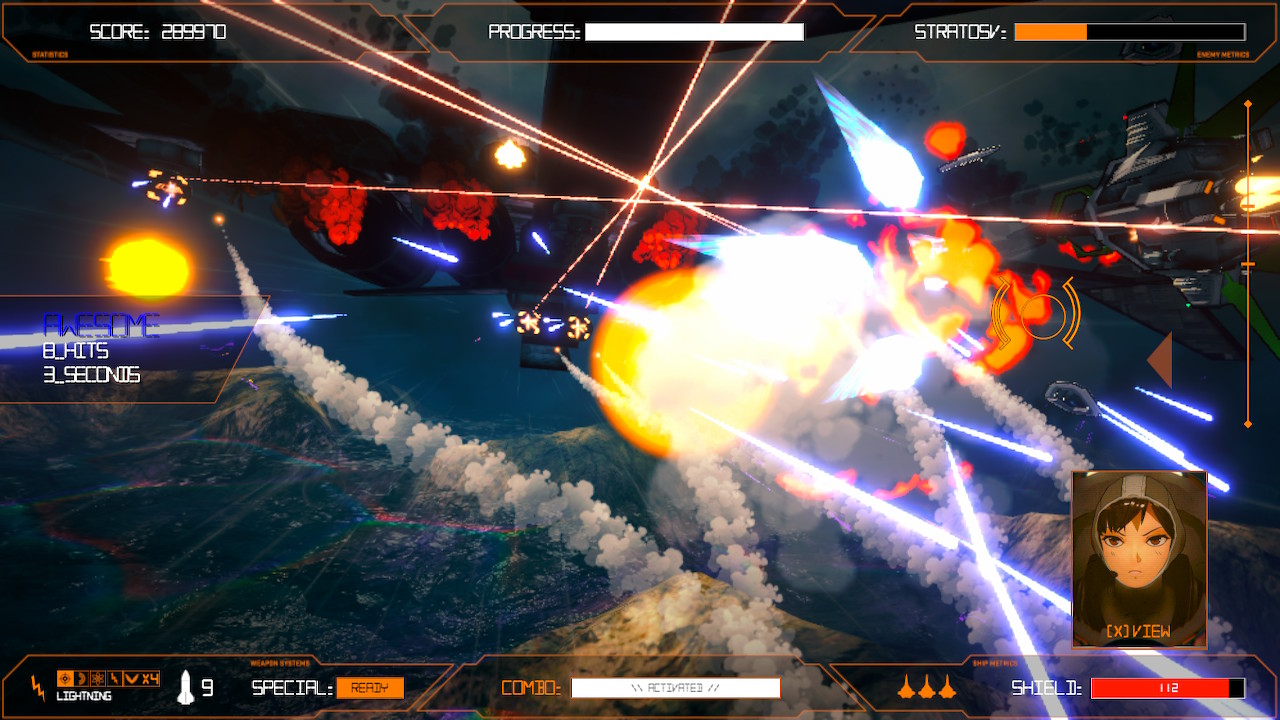1280x720 pixels.
Task: Select the crosshair weapon icon
Action: (66, 679)
